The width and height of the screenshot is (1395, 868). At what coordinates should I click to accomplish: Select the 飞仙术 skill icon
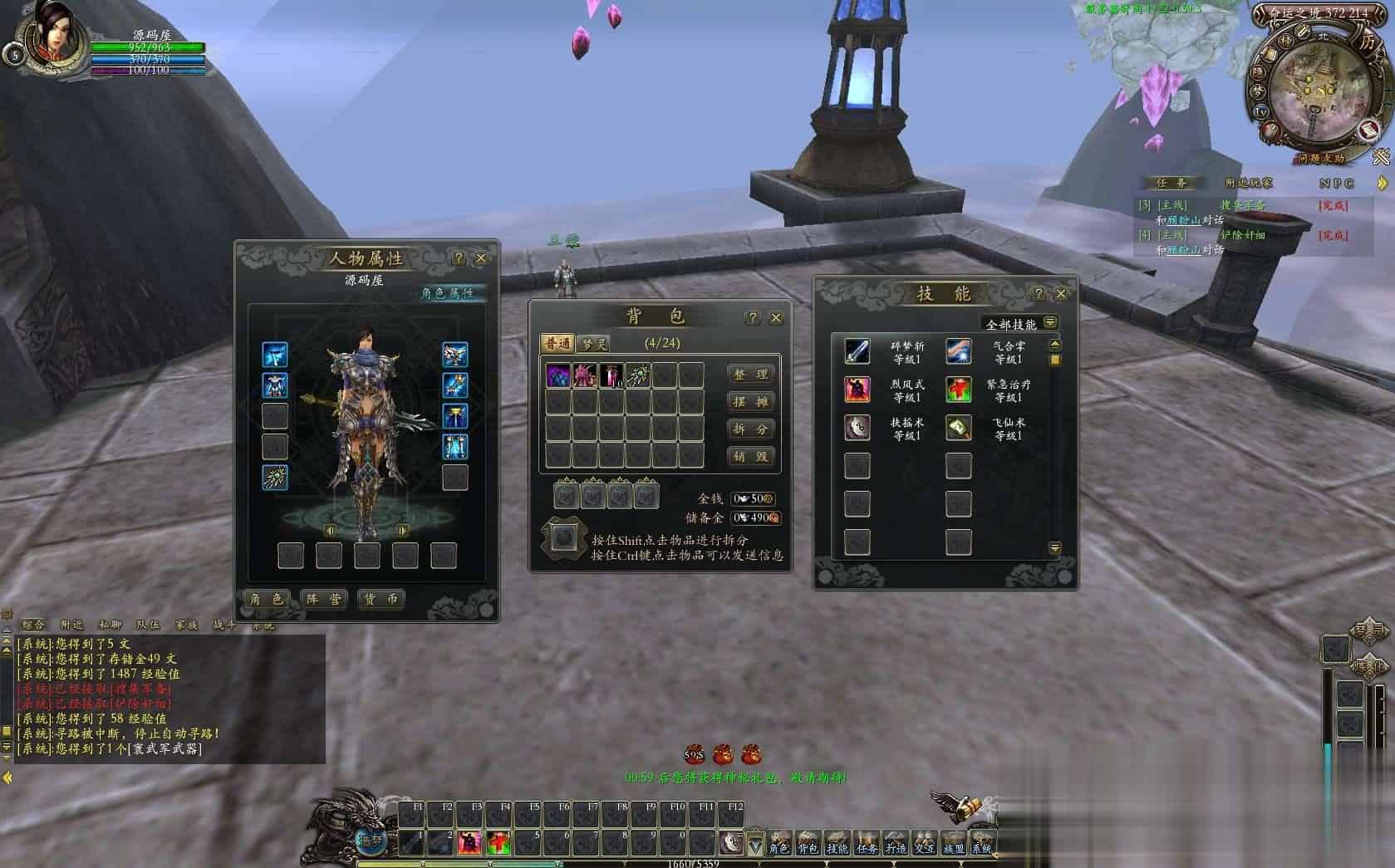click(958, 428)
